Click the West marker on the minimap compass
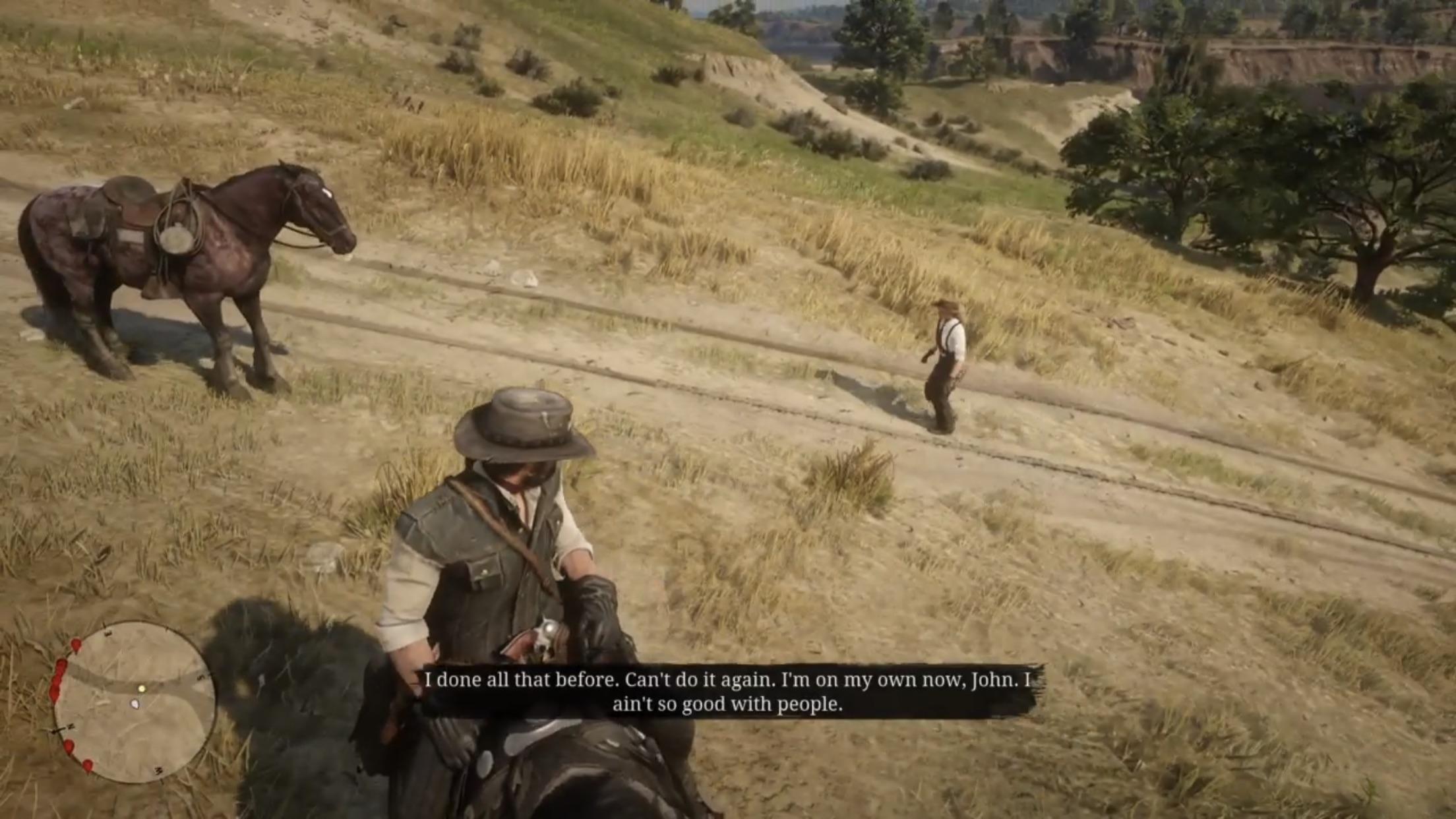The height and width of the screenshot is (819, 1456). click(159, 769)
